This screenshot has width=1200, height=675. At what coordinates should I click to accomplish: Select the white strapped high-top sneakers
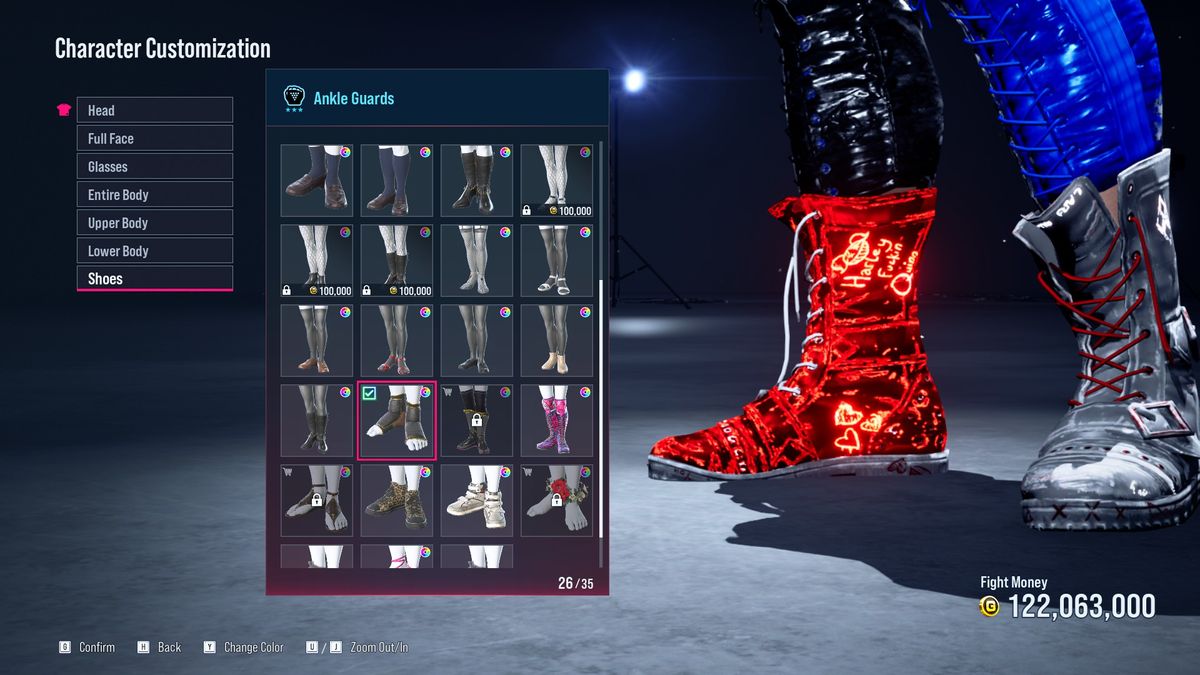tap(477, 501)
